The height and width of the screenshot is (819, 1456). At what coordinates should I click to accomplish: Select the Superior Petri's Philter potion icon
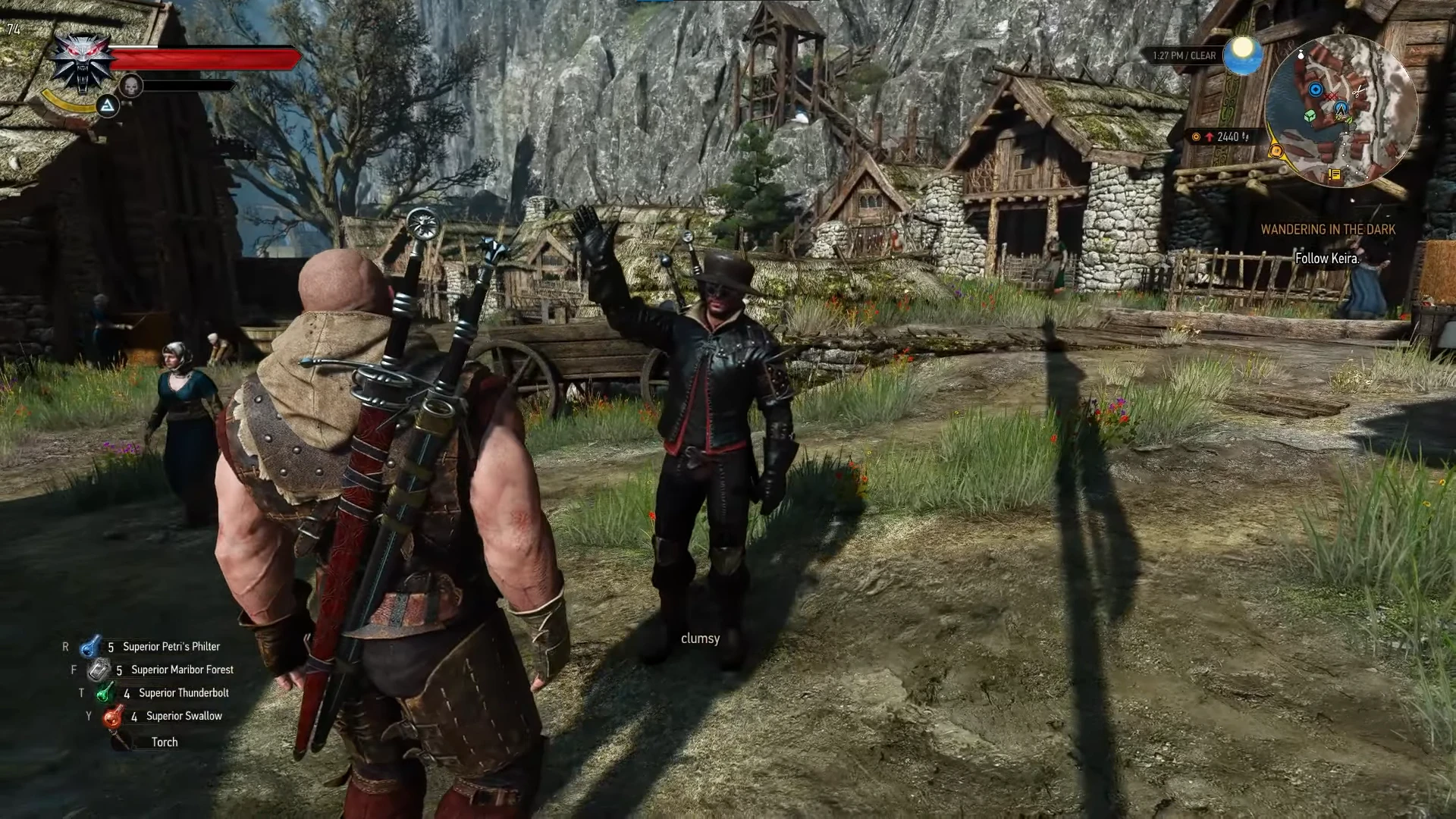[x=89, y=646]
